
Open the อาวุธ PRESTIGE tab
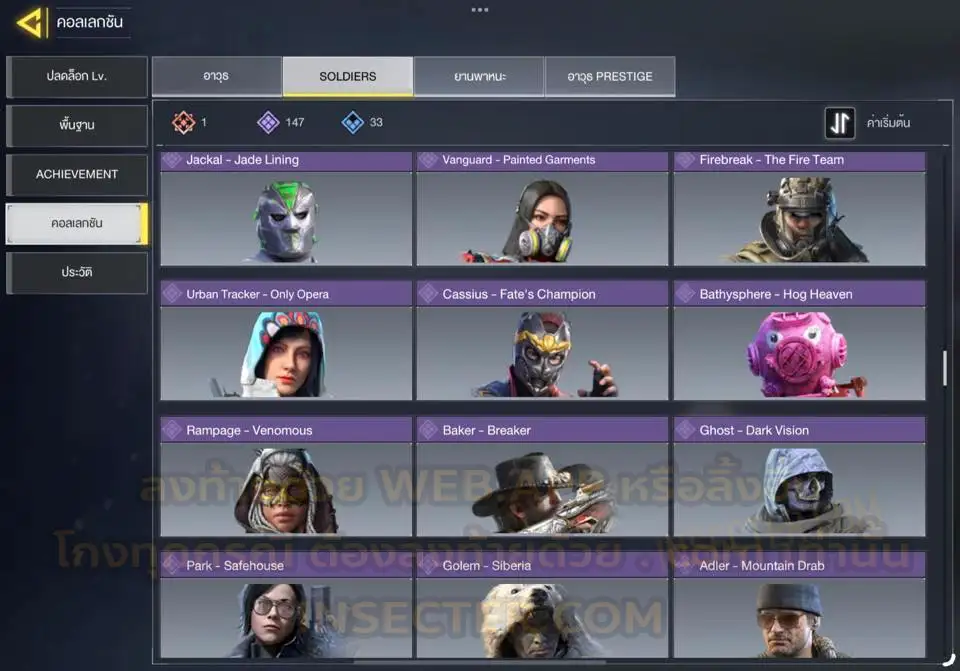610,76
